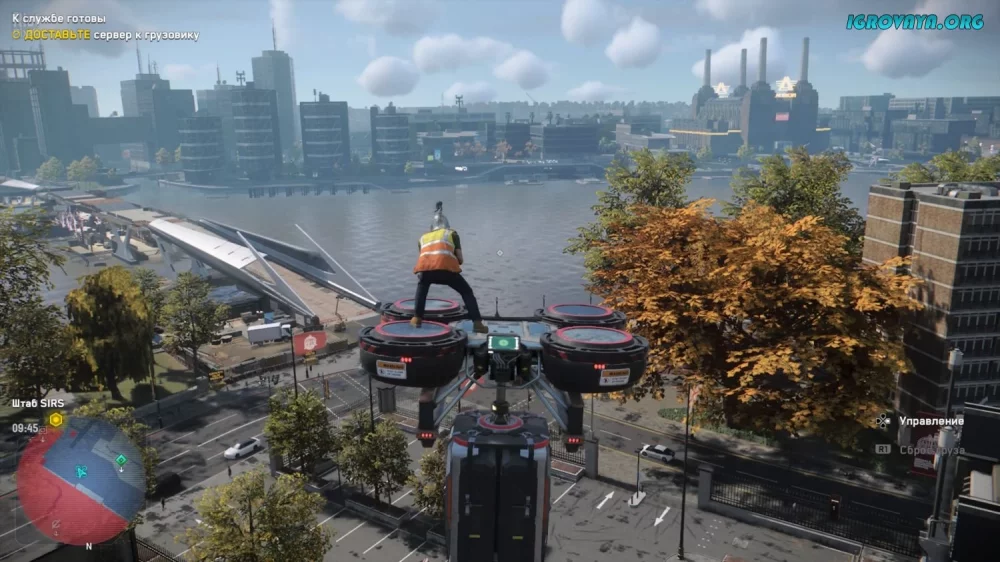Select the yellow hexagon objective marker
Screen dimensions: 1000x562
coord(56,420)
